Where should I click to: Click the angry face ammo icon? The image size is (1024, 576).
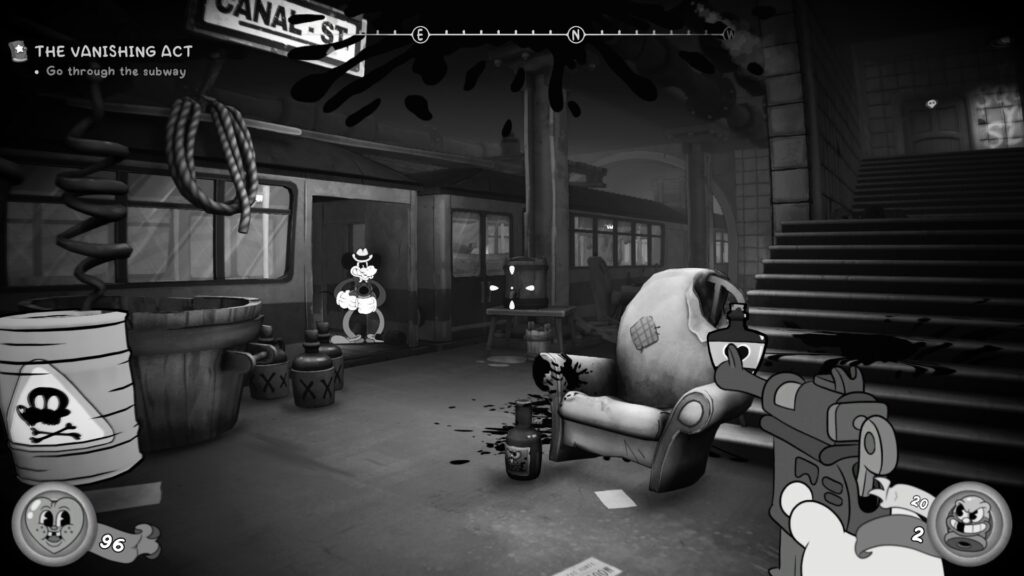[970, 523]
